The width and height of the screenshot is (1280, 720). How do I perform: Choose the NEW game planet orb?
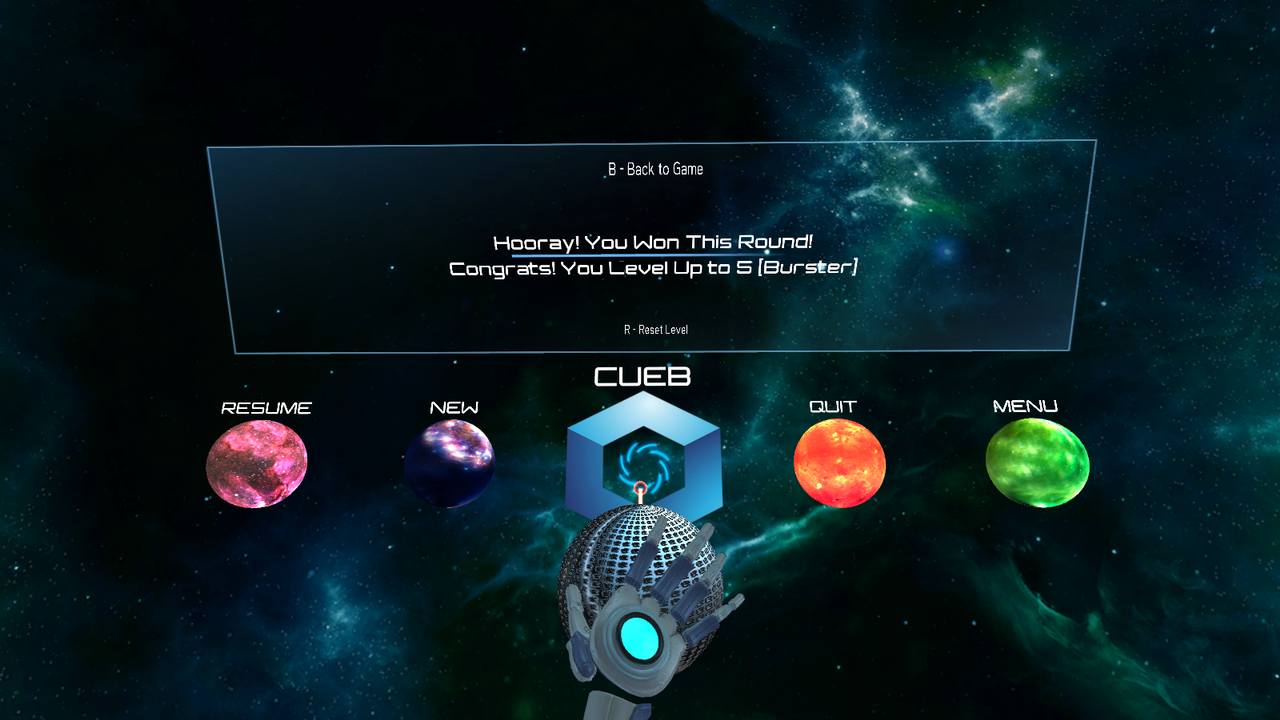[x=449, y=463]
